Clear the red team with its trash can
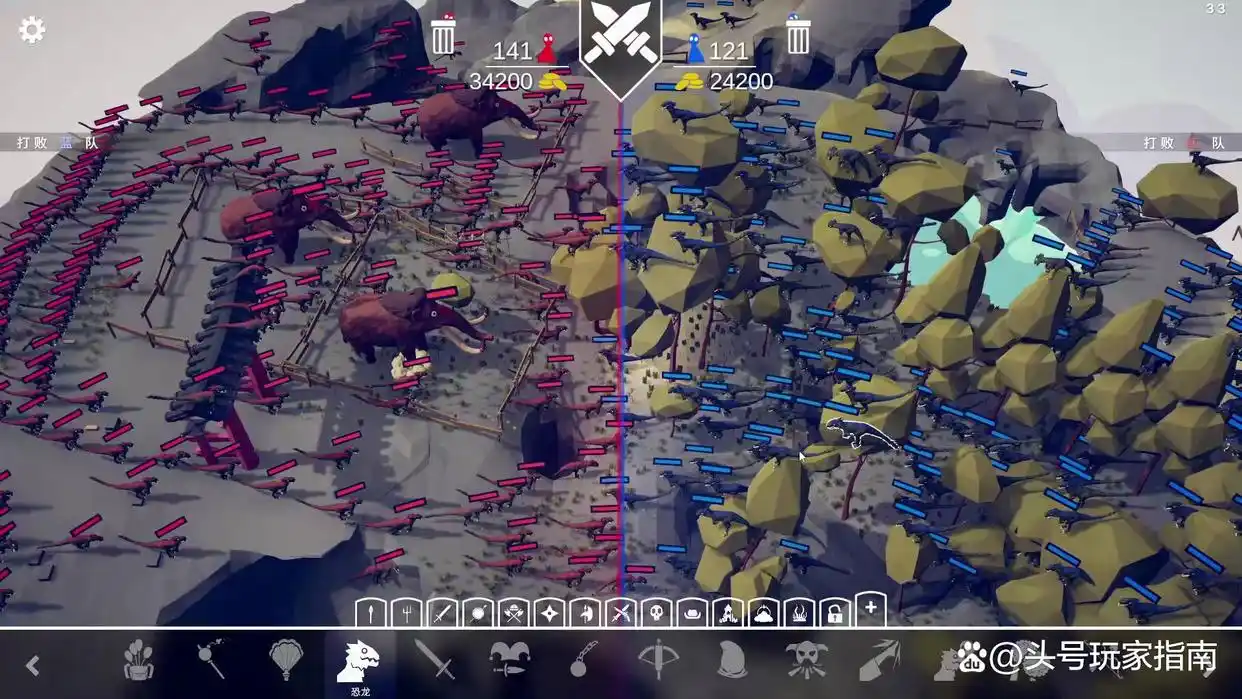The height and width of the screenshot is (699, 1242). (443, 36)
